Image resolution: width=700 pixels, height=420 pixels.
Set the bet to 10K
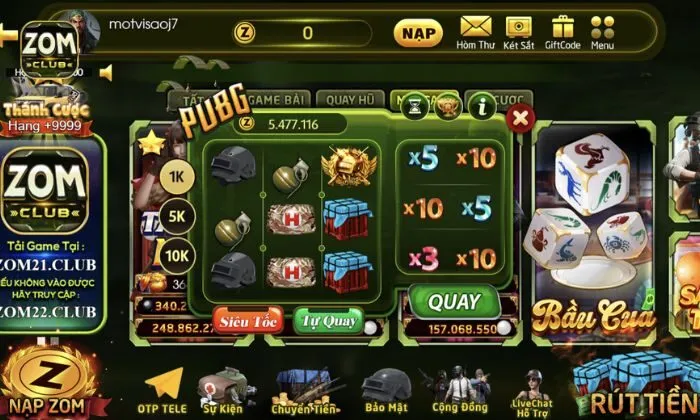[176, 254]
